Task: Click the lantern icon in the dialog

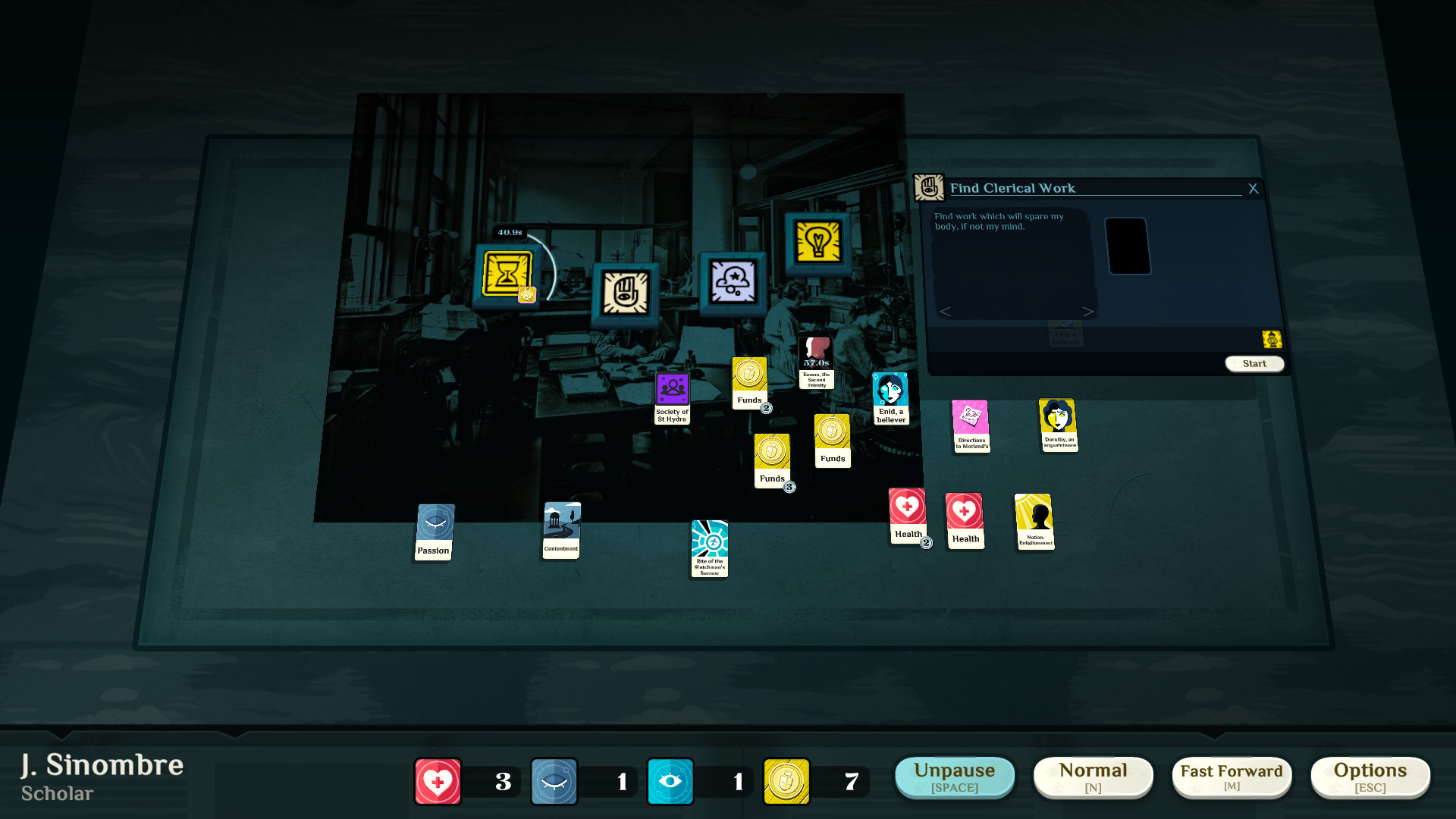Action: [1272, 339]
